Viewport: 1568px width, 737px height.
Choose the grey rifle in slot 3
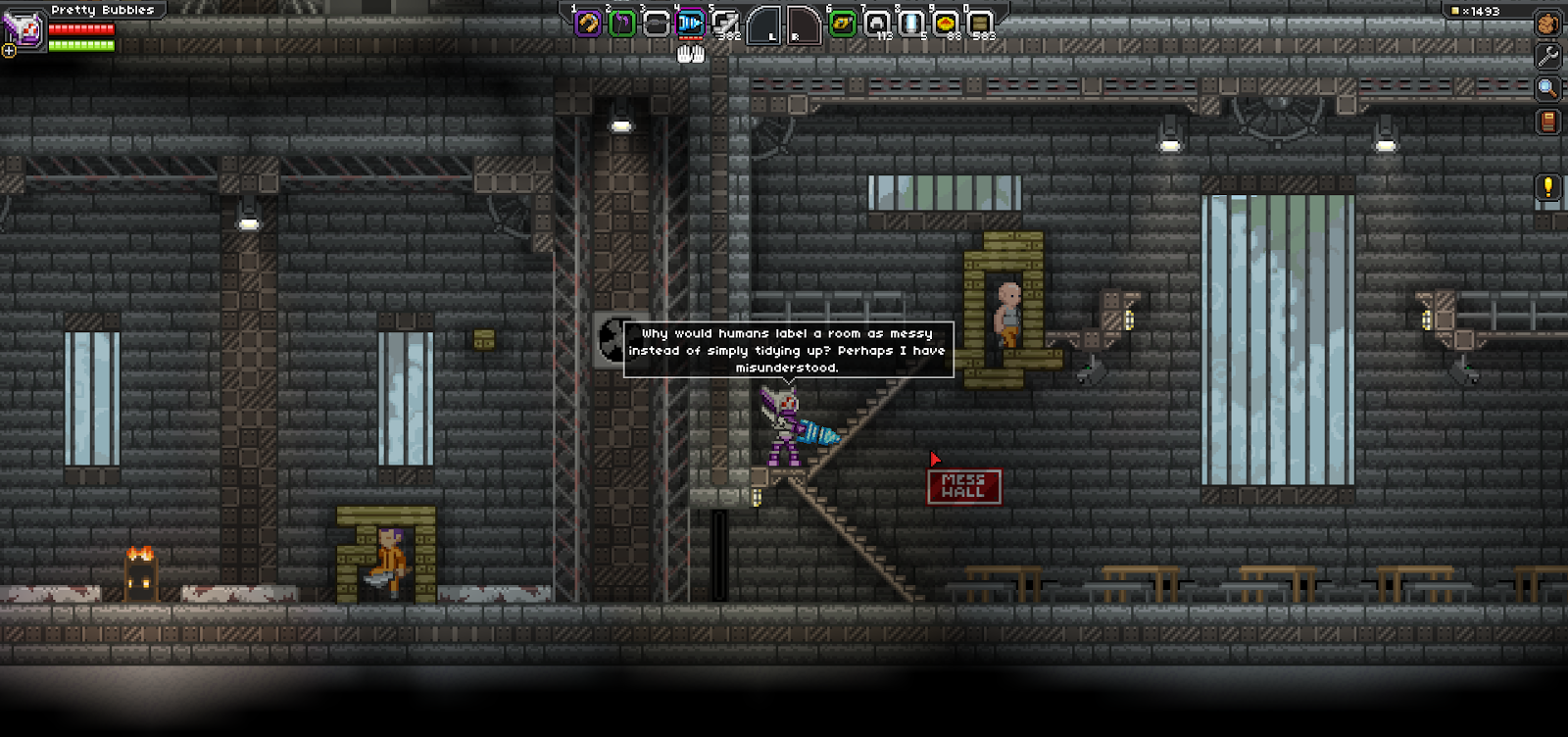coord(656,23)
